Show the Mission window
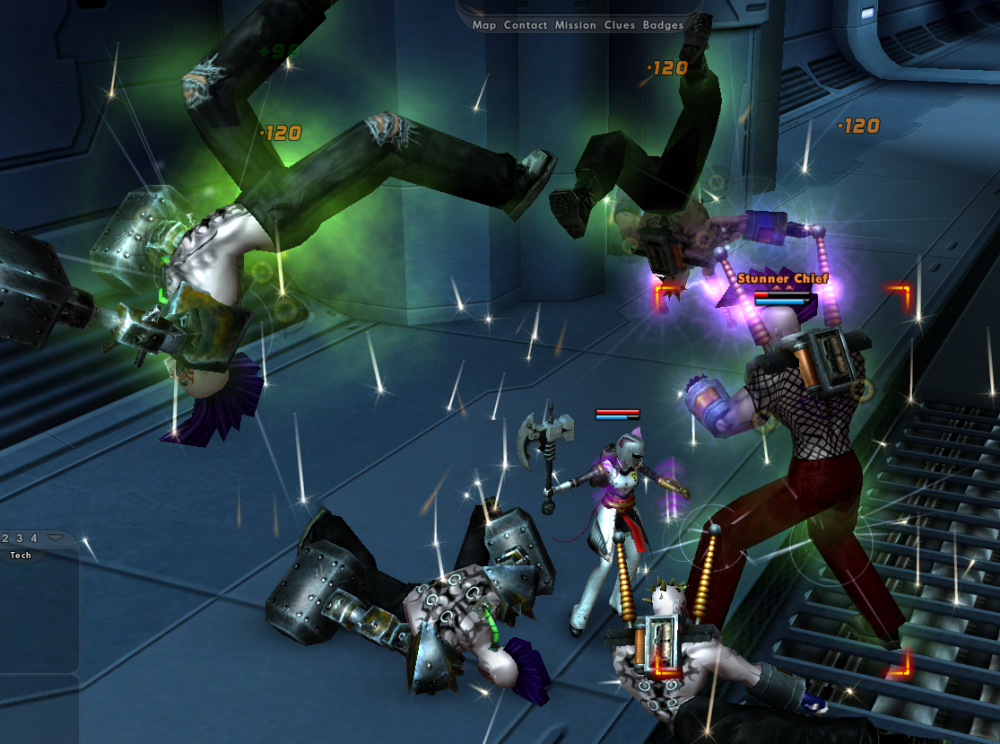The width and height of the screenshot is (1000, 744). pyautogui.click(x=575, y=25)
